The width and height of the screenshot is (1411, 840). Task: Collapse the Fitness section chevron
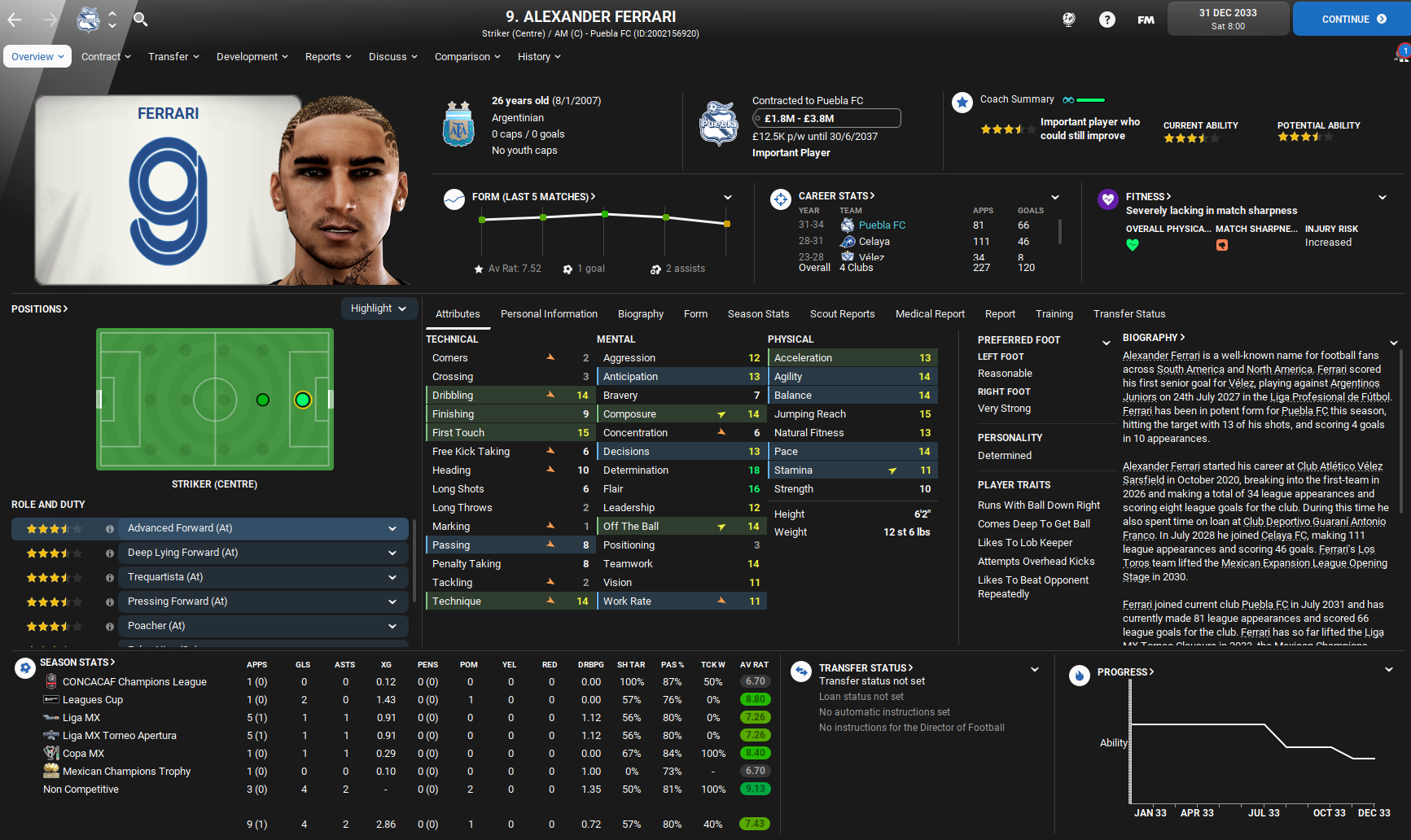1383,196
